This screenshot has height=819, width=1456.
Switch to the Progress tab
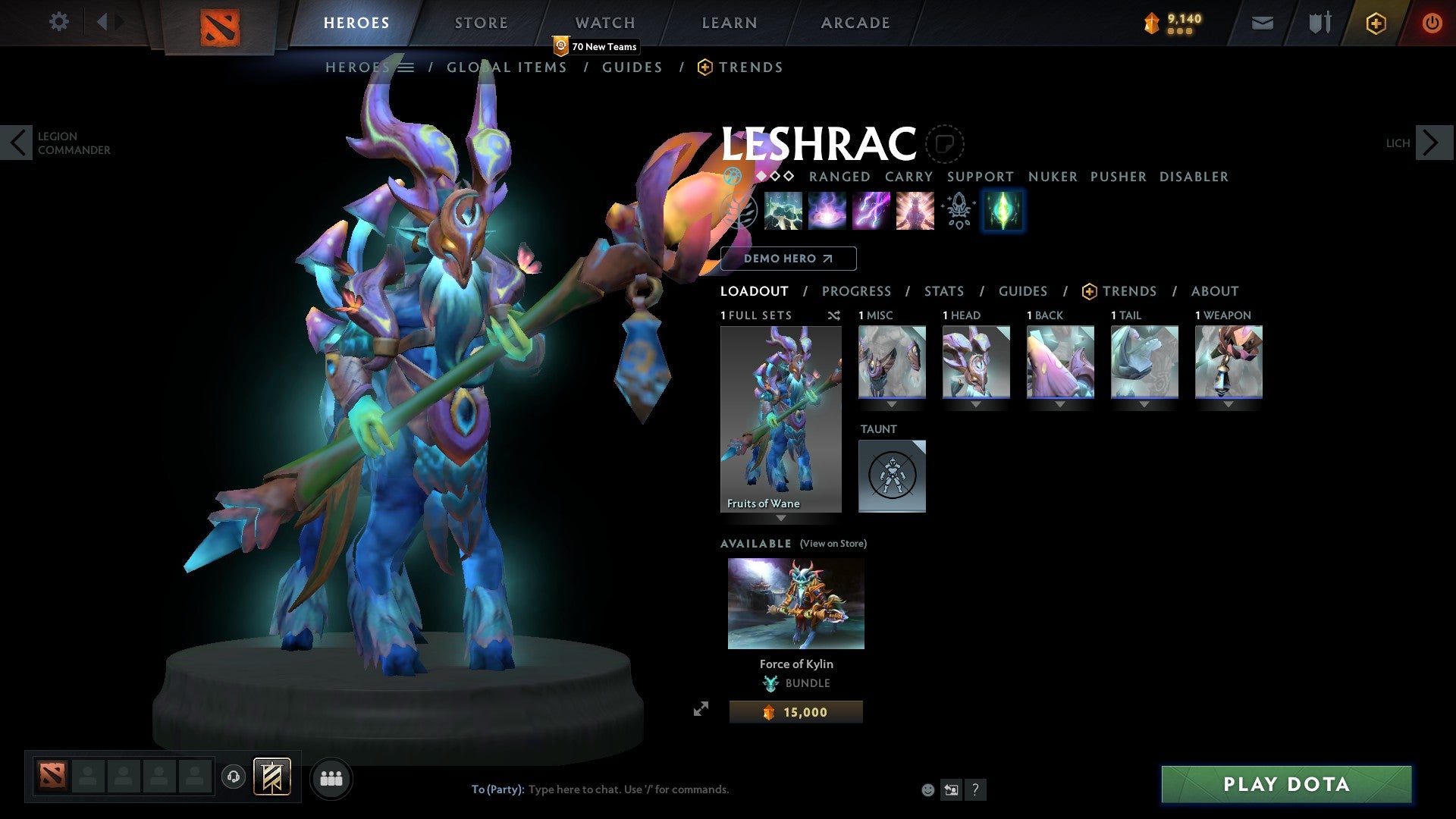(x=857, y=291)
